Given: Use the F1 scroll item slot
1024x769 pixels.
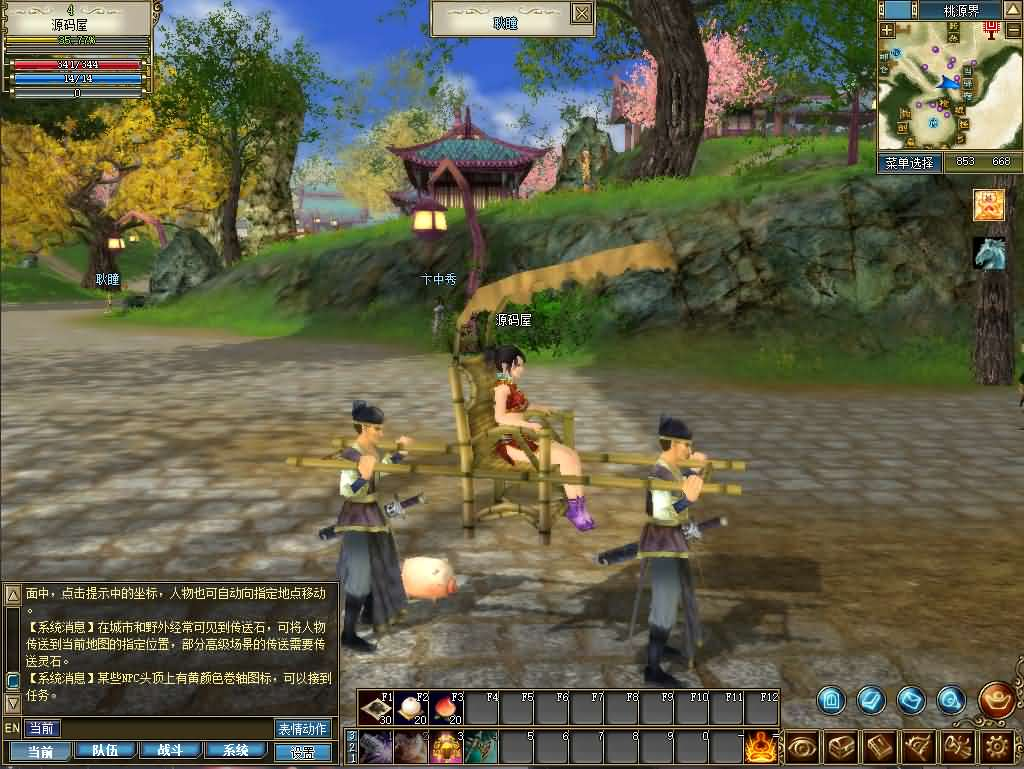Looking at the screenshot, I should point(377,707).
